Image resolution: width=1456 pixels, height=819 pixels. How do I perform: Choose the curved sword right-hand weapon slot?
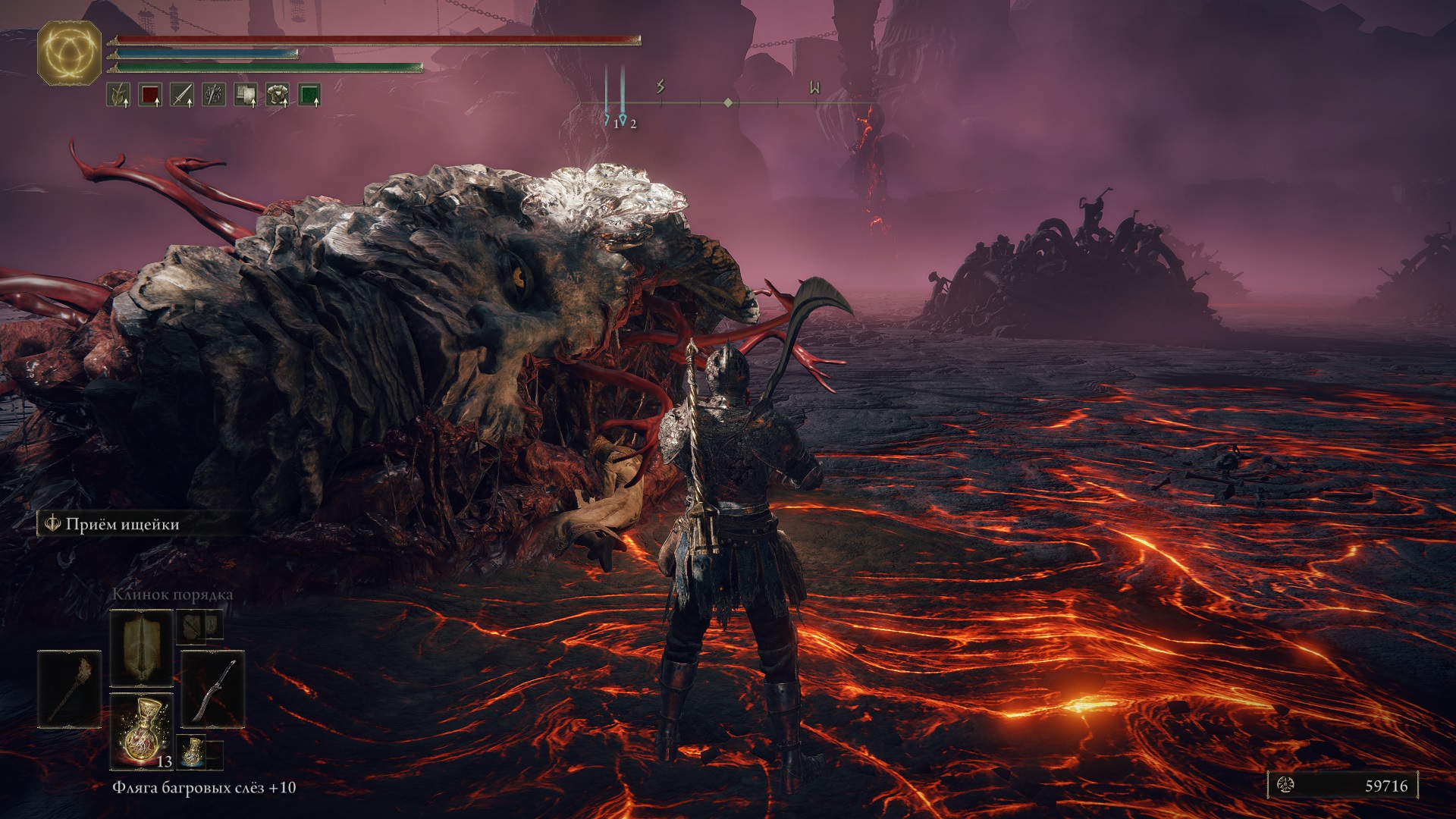pos(213,689)
